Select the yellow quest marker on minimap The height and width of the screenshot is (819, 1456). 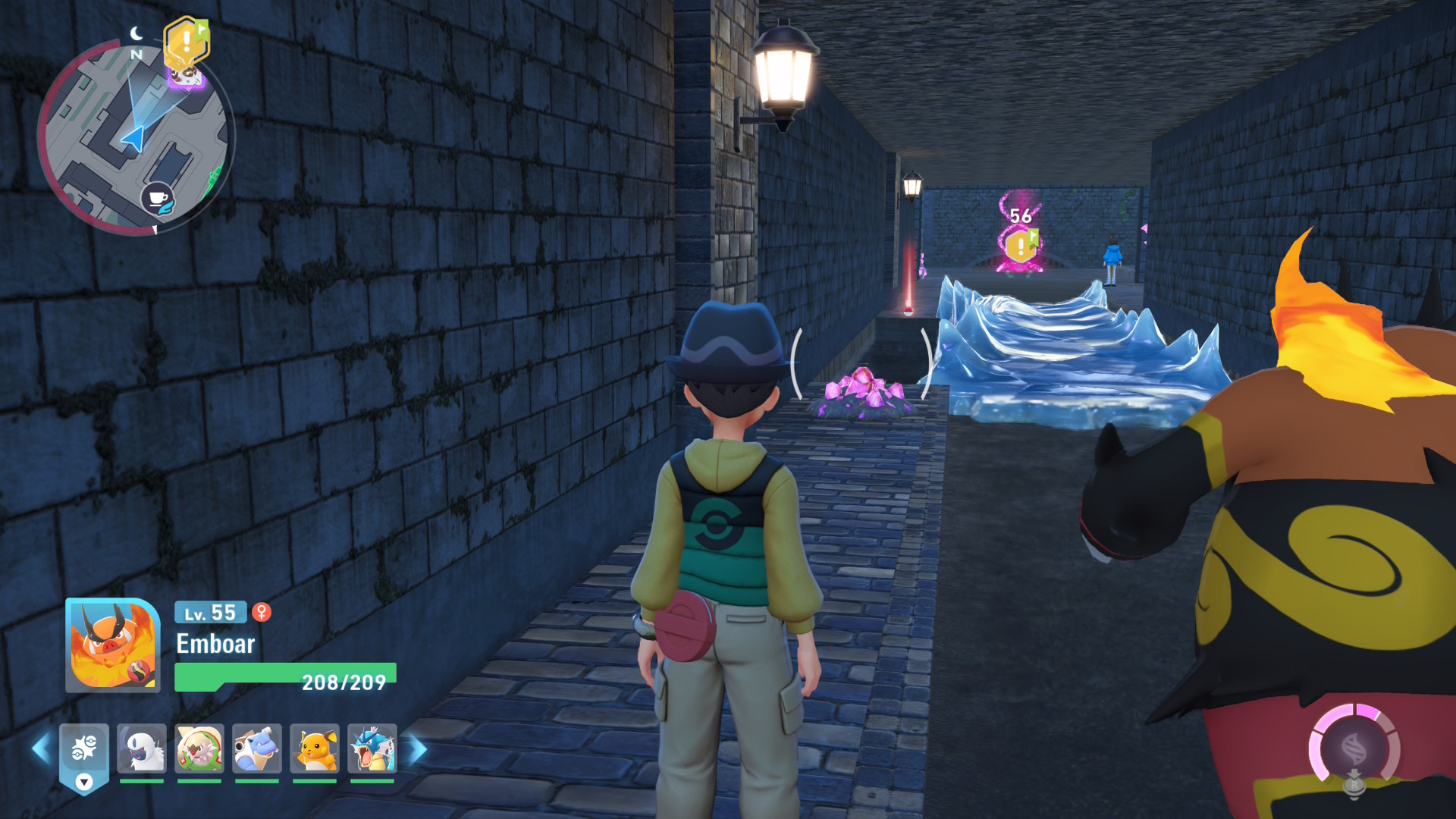186,42
